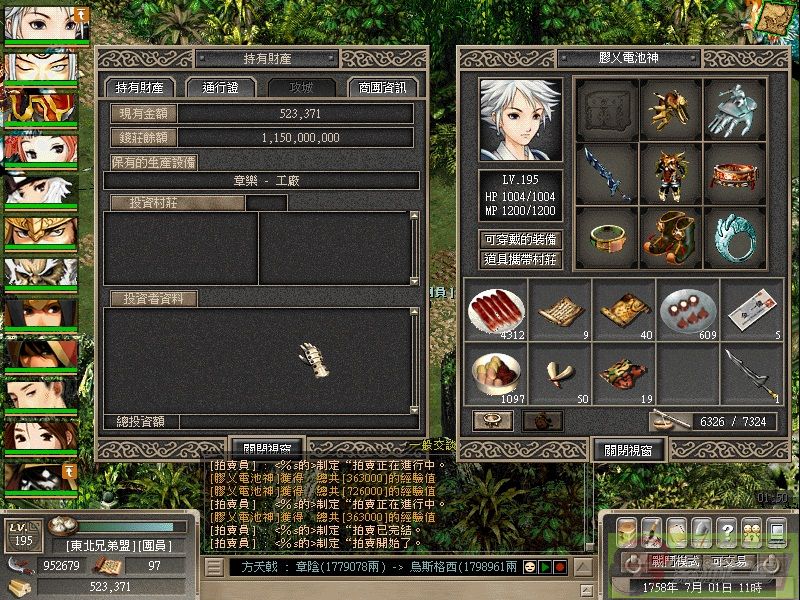Close the character inventory window
The width and height of the screenshot is (800, 600).
pos(629,450)
